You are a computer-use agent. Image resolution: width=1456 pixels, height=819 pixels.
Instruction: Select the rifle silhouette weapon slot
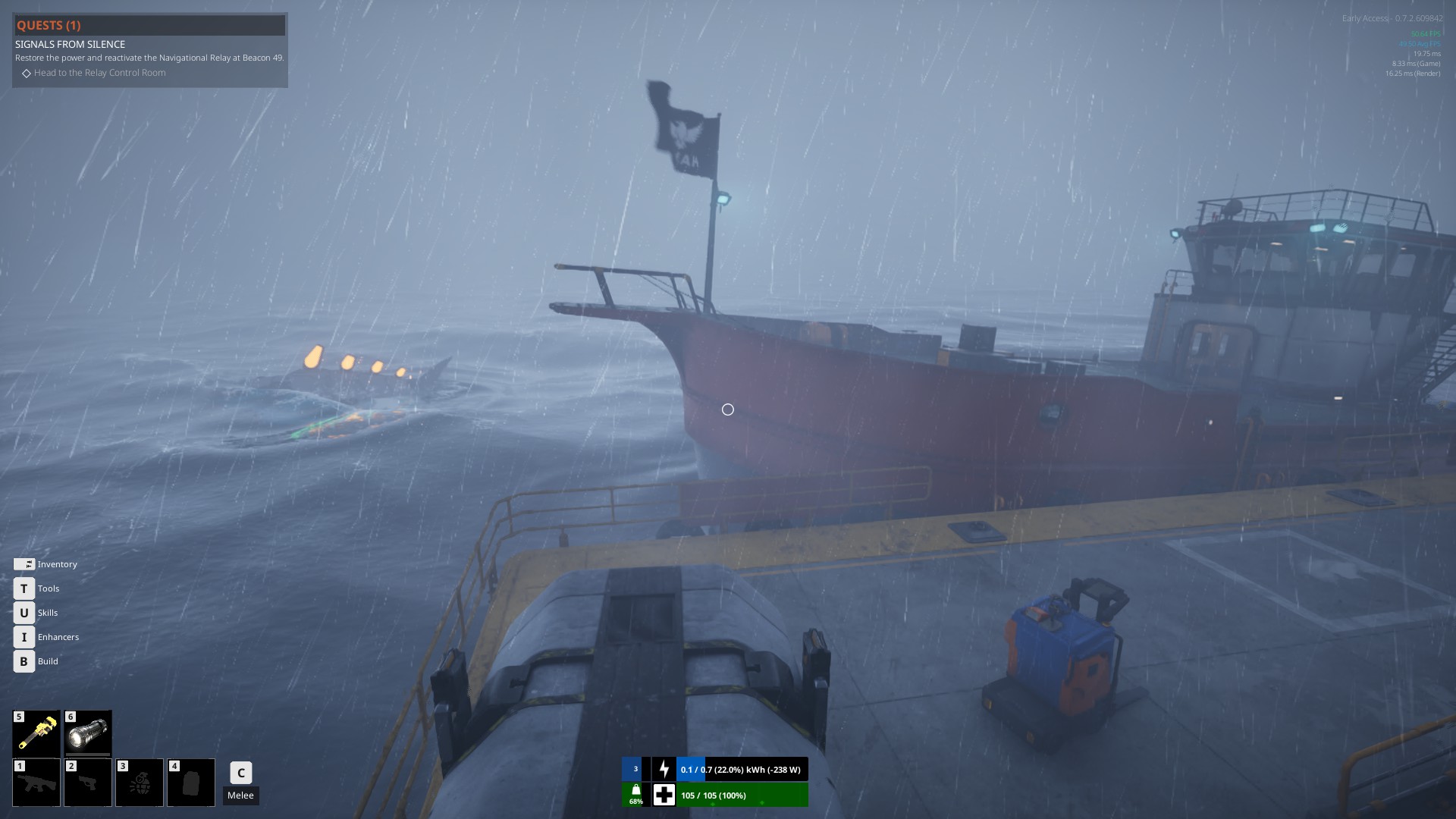36,783
